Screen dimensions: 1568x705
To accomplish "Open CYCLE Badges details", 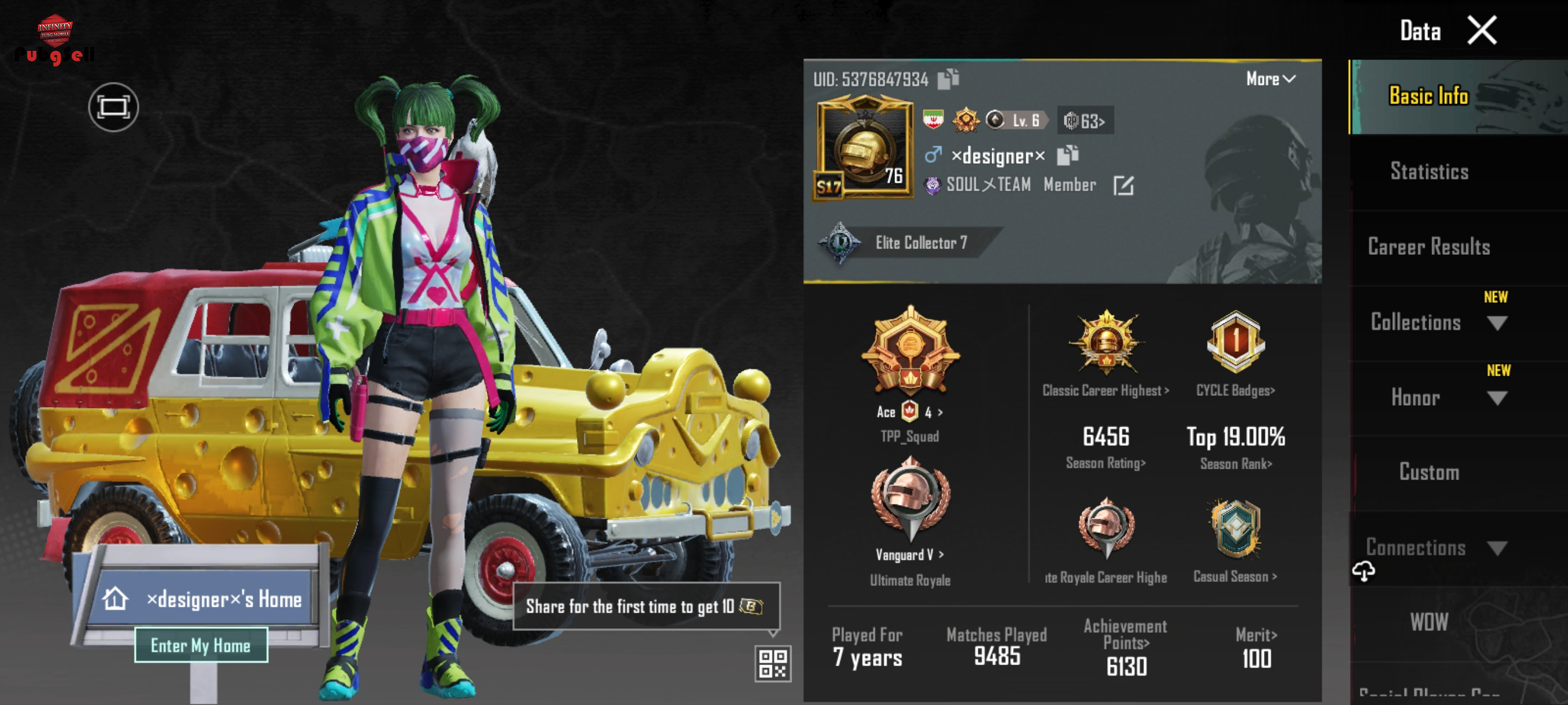I will (x=1235, y=353).
